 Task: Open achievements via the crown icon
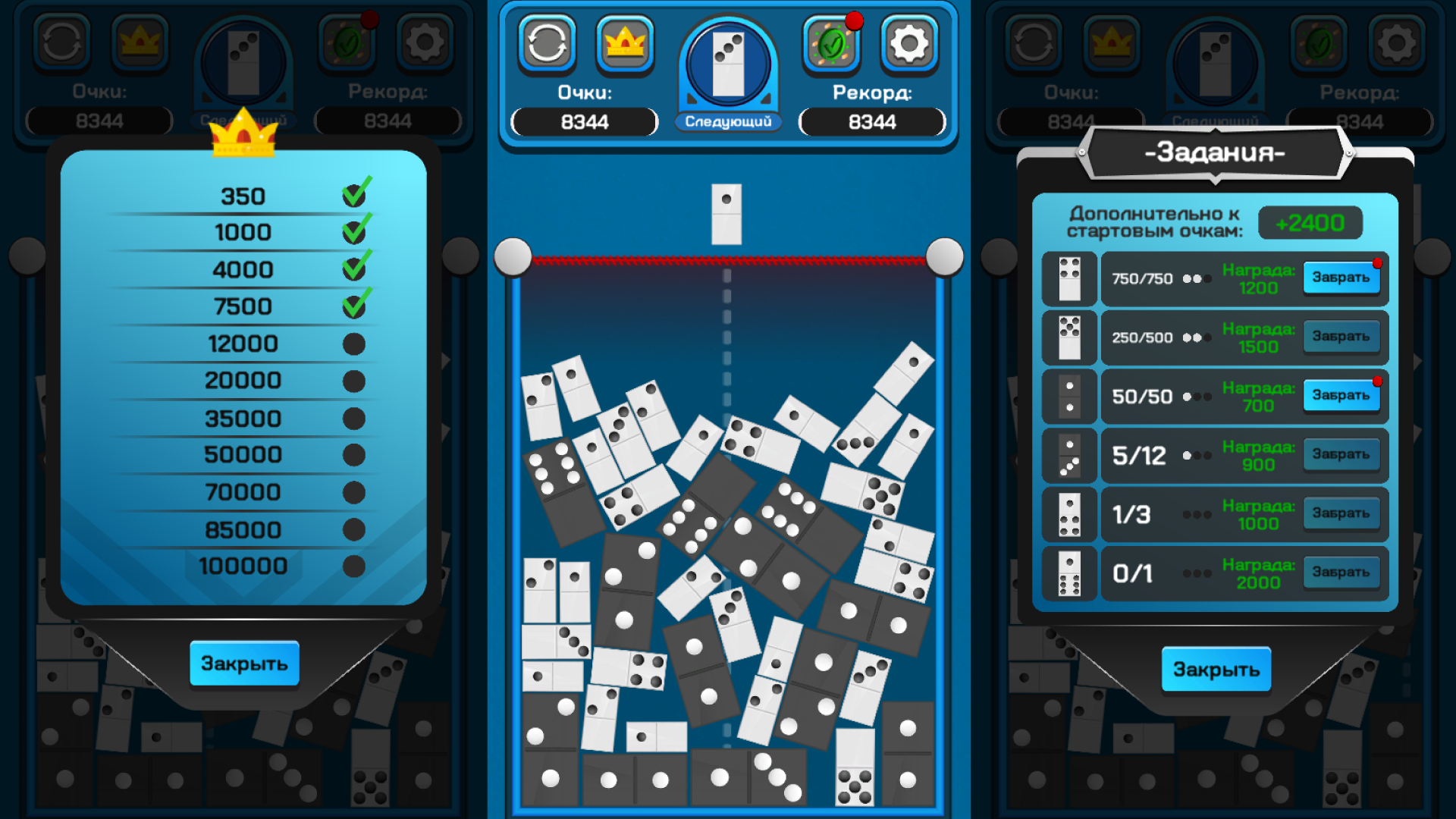[x=625, y=43]
